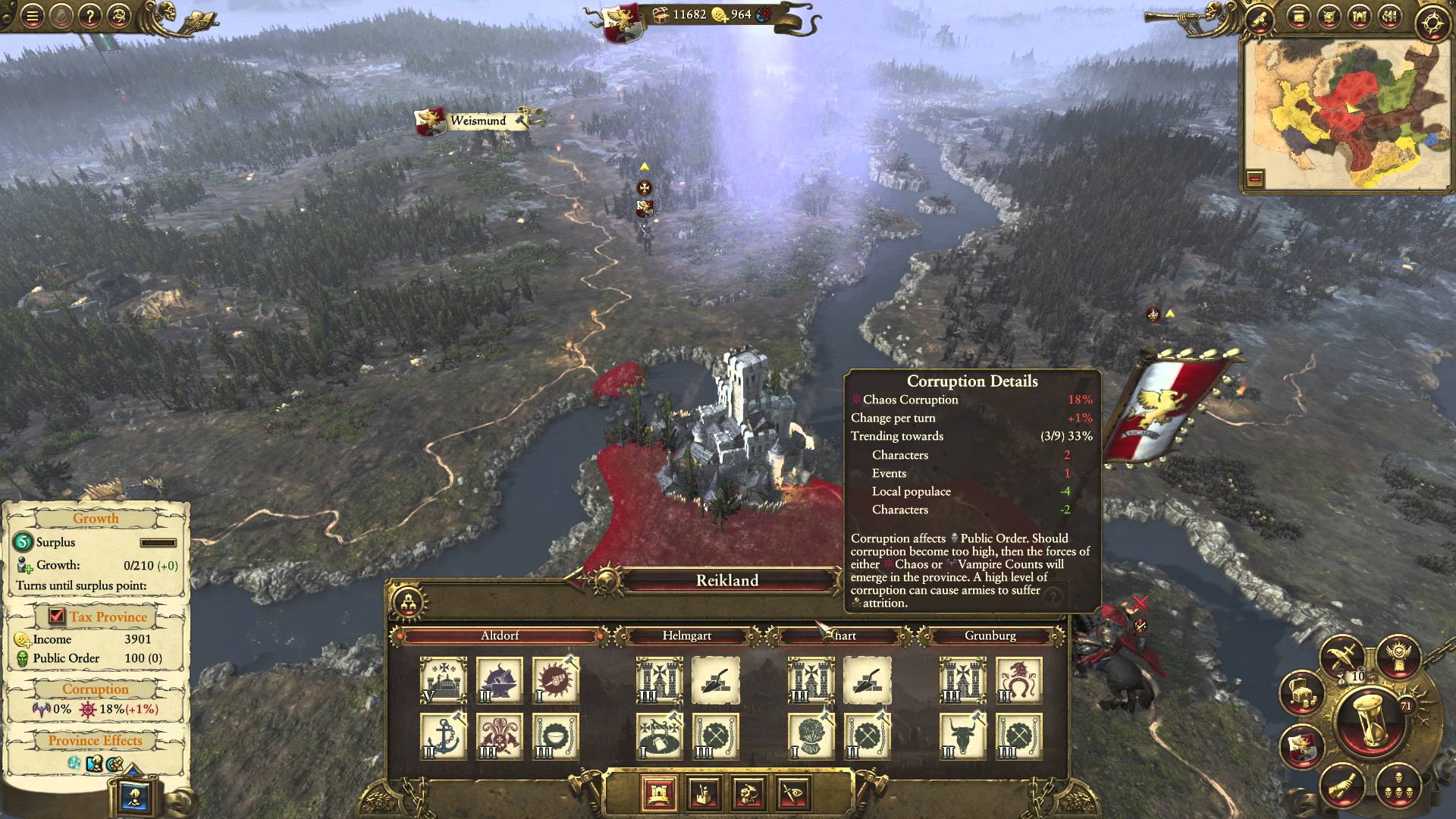Image resolution: width=1456 pixels, height=819 pixels.
Task: Collapse the minimap with the minus button
Action: tap(1255, 179)
